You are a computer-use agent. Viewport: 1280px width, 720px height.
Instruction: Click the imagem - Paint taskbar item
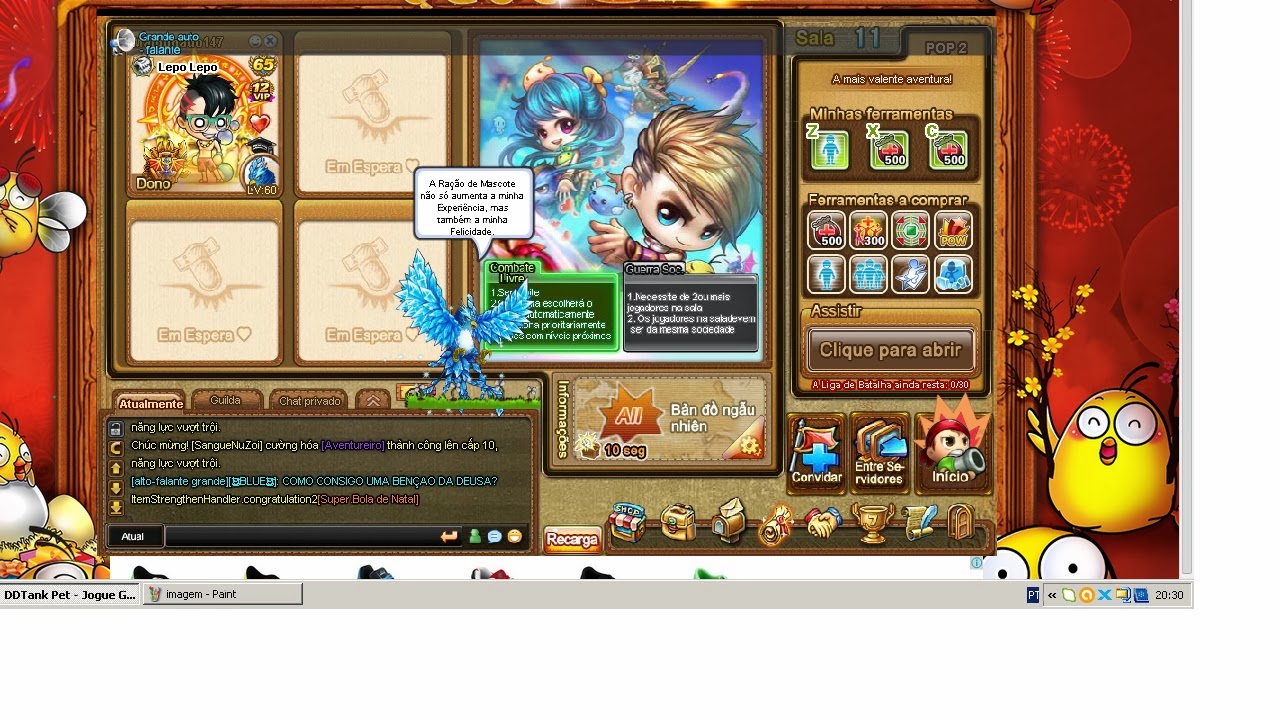(222, 594)
